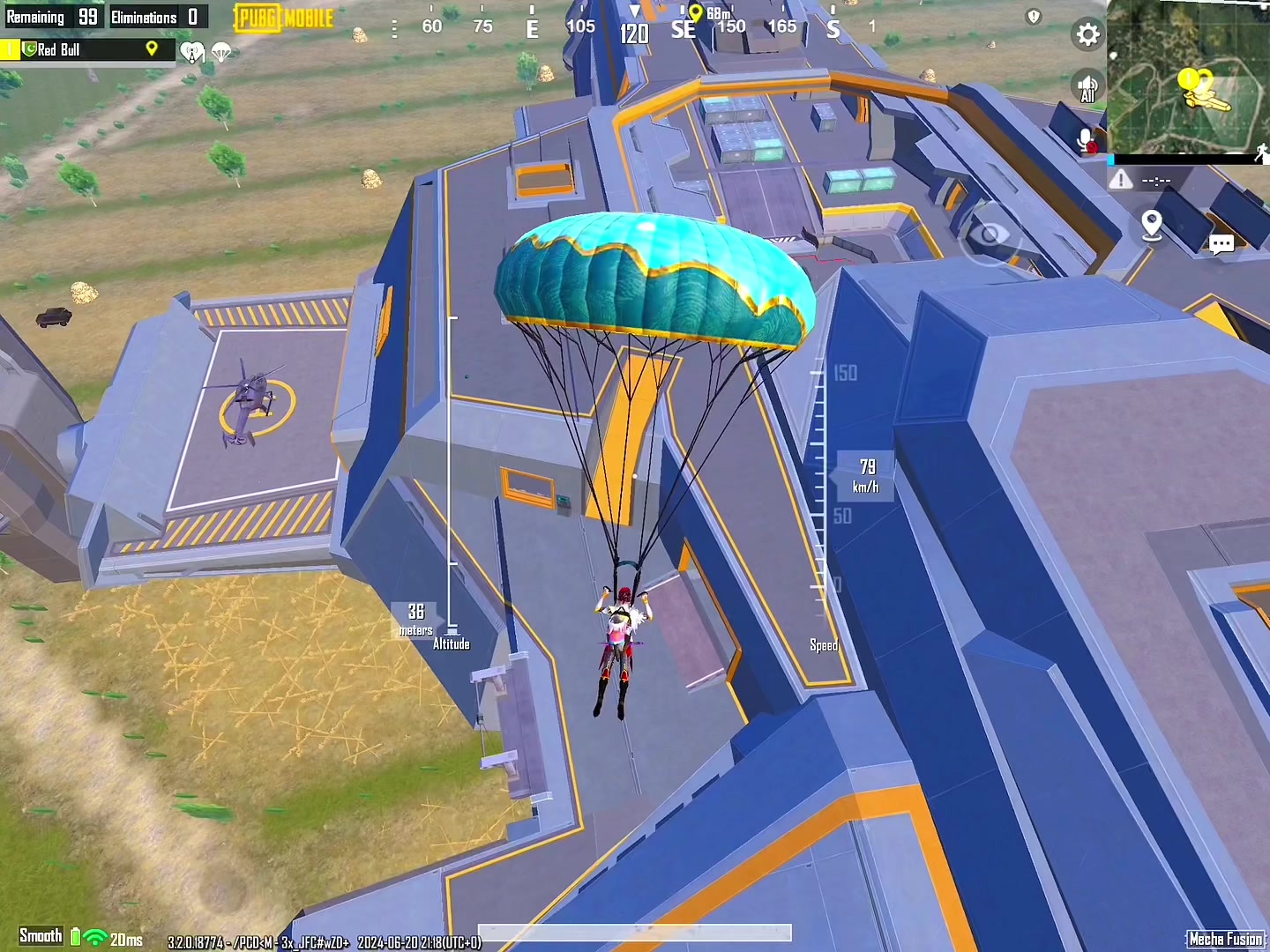1270x952 pixels.
Task: Open the quick chat speech bubble
Action: click(1221, 244)
